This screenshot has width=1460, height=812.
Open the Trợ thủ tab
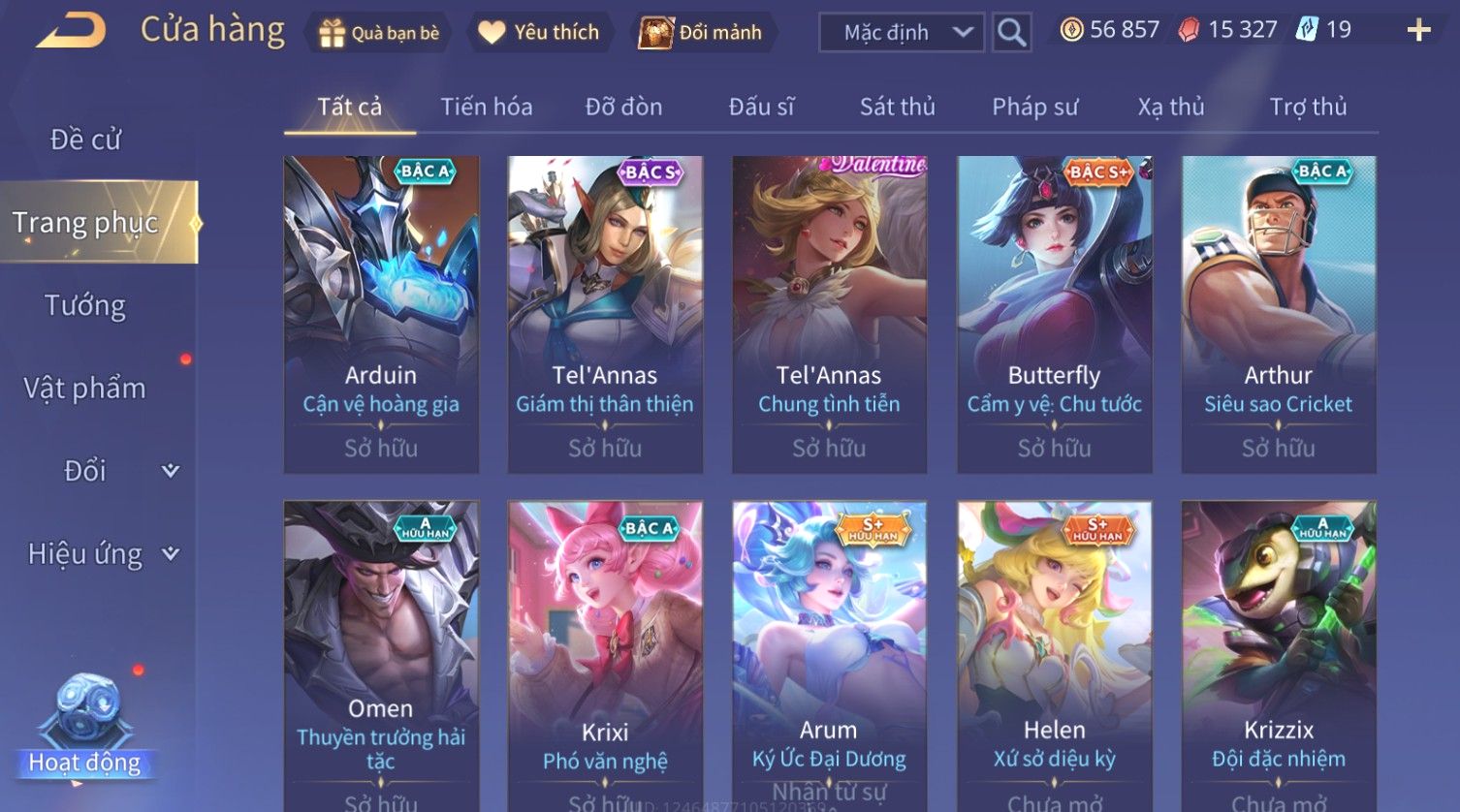(x=1308, y=107)
